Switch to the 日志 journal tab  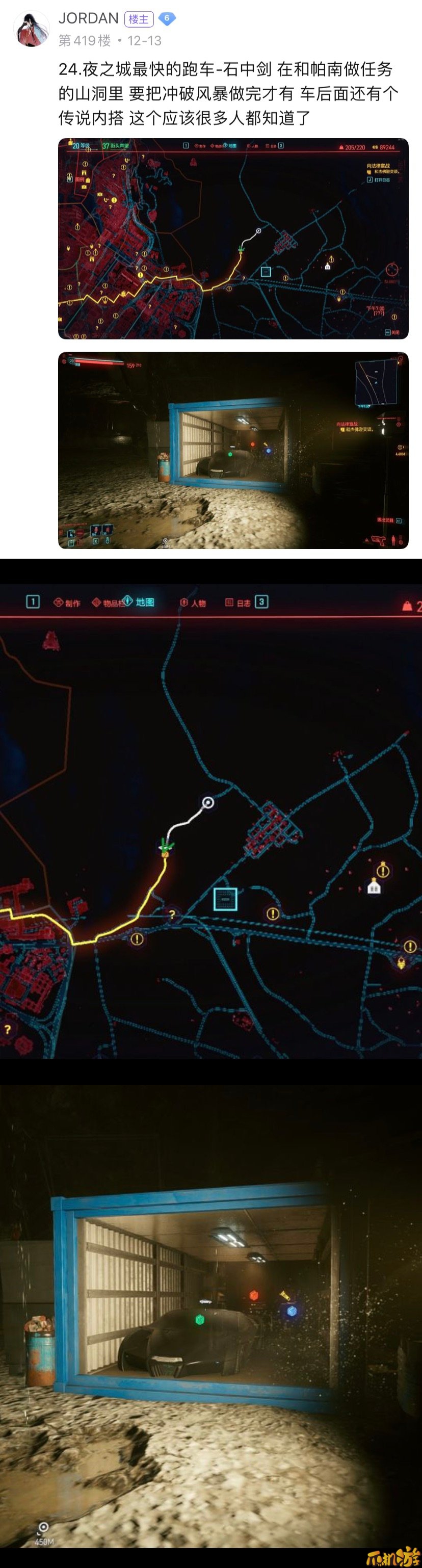coord(238,603)
